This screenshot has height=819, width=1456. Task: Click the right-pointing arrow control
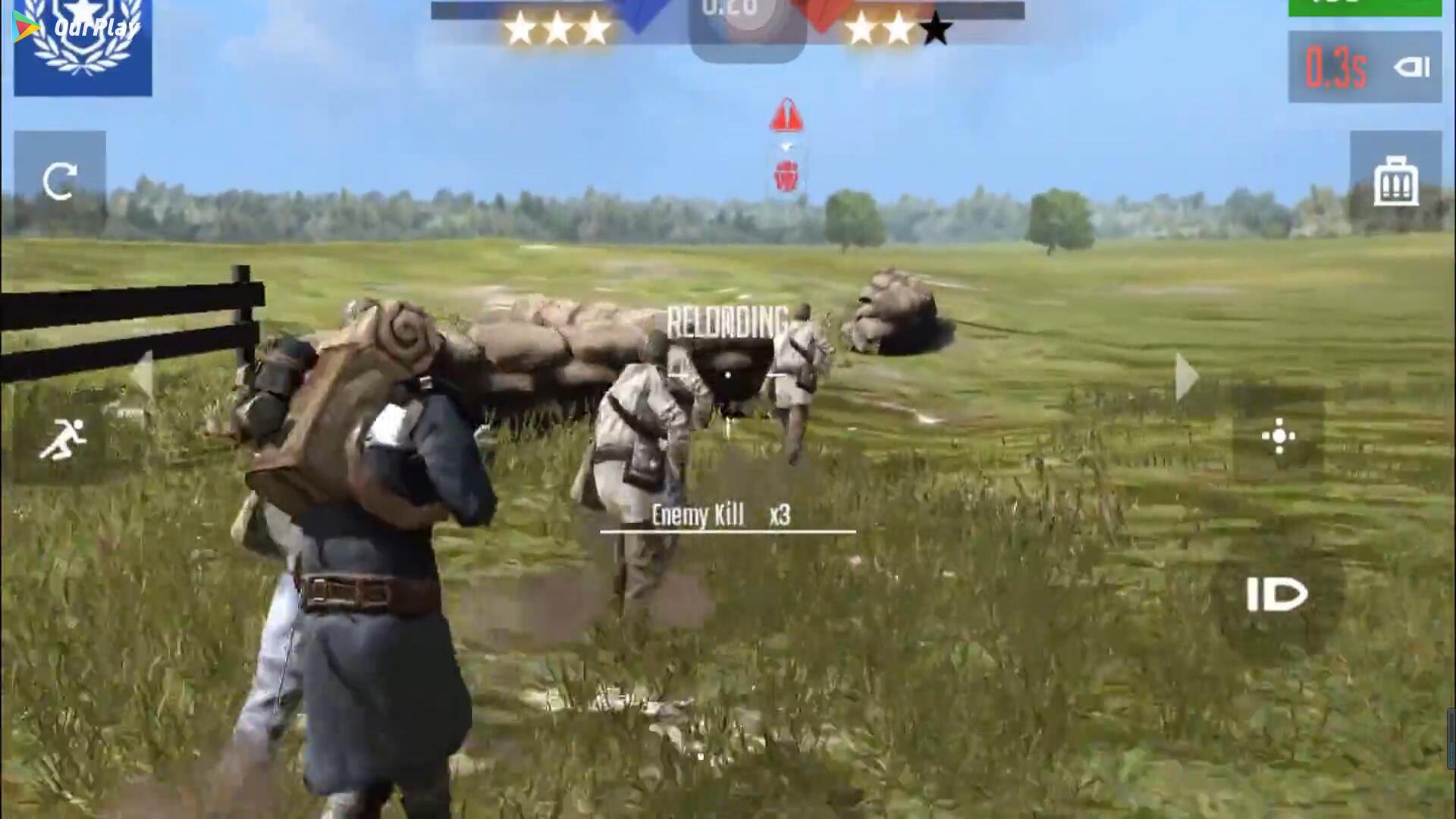point(1186,377)
